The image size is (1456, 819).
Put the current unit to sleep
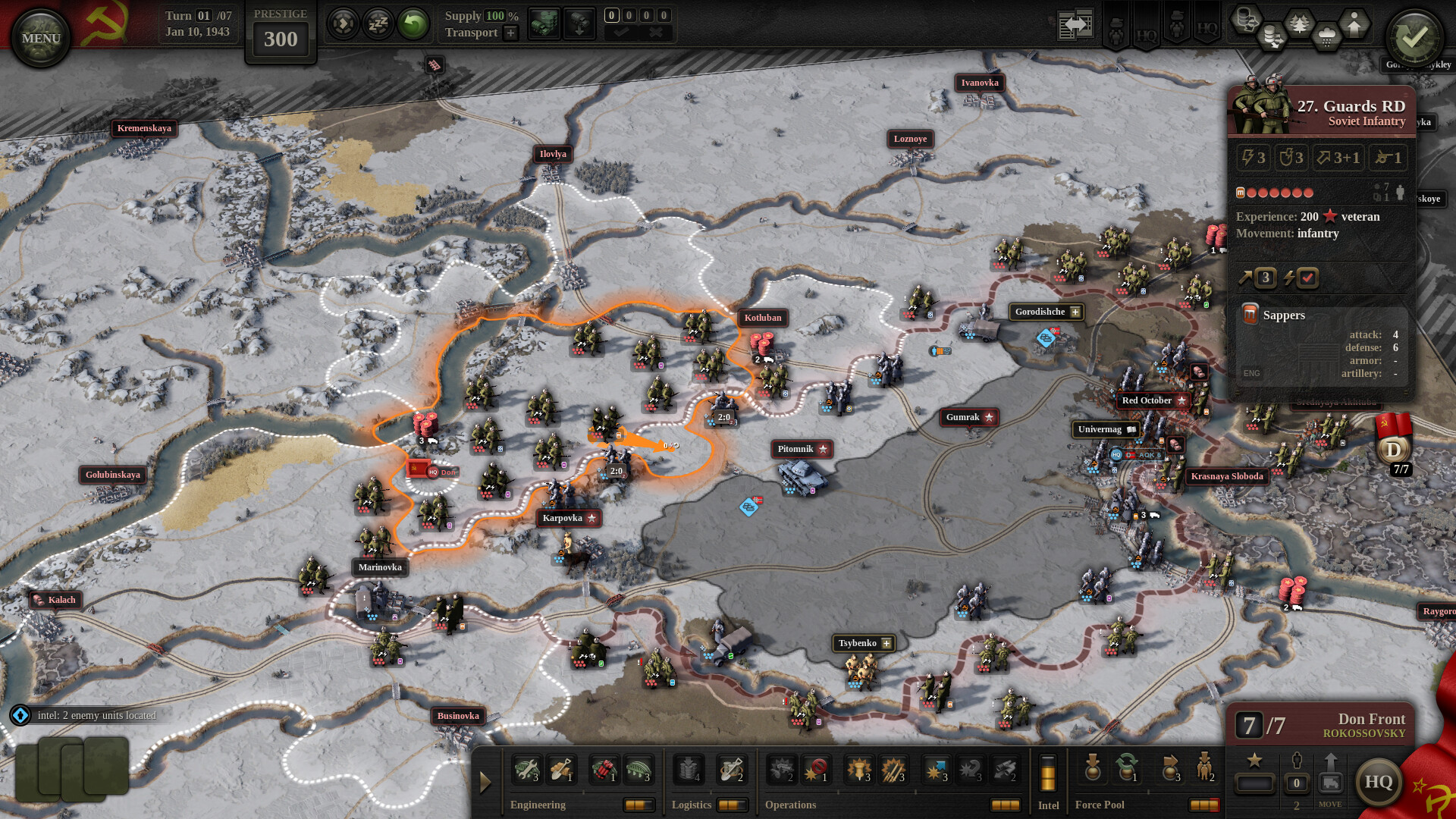pos(377,23)
